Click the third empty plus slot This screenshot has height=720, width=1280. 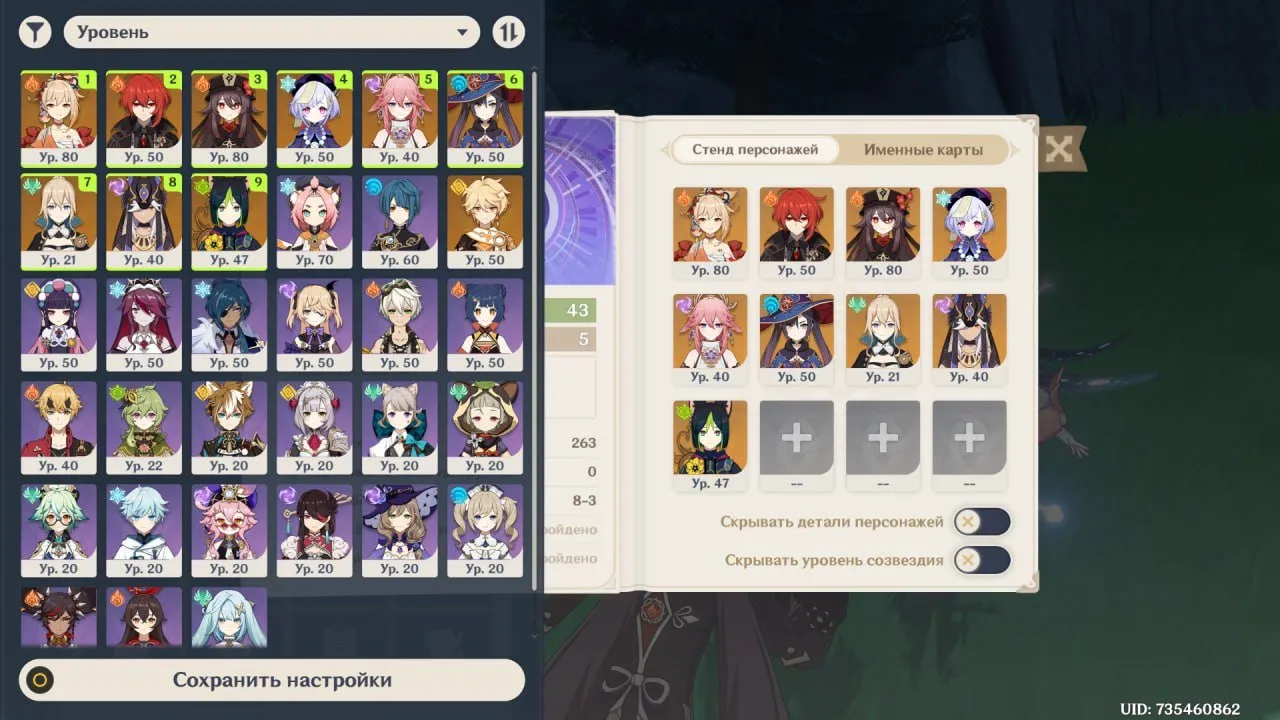click(968, 436)
